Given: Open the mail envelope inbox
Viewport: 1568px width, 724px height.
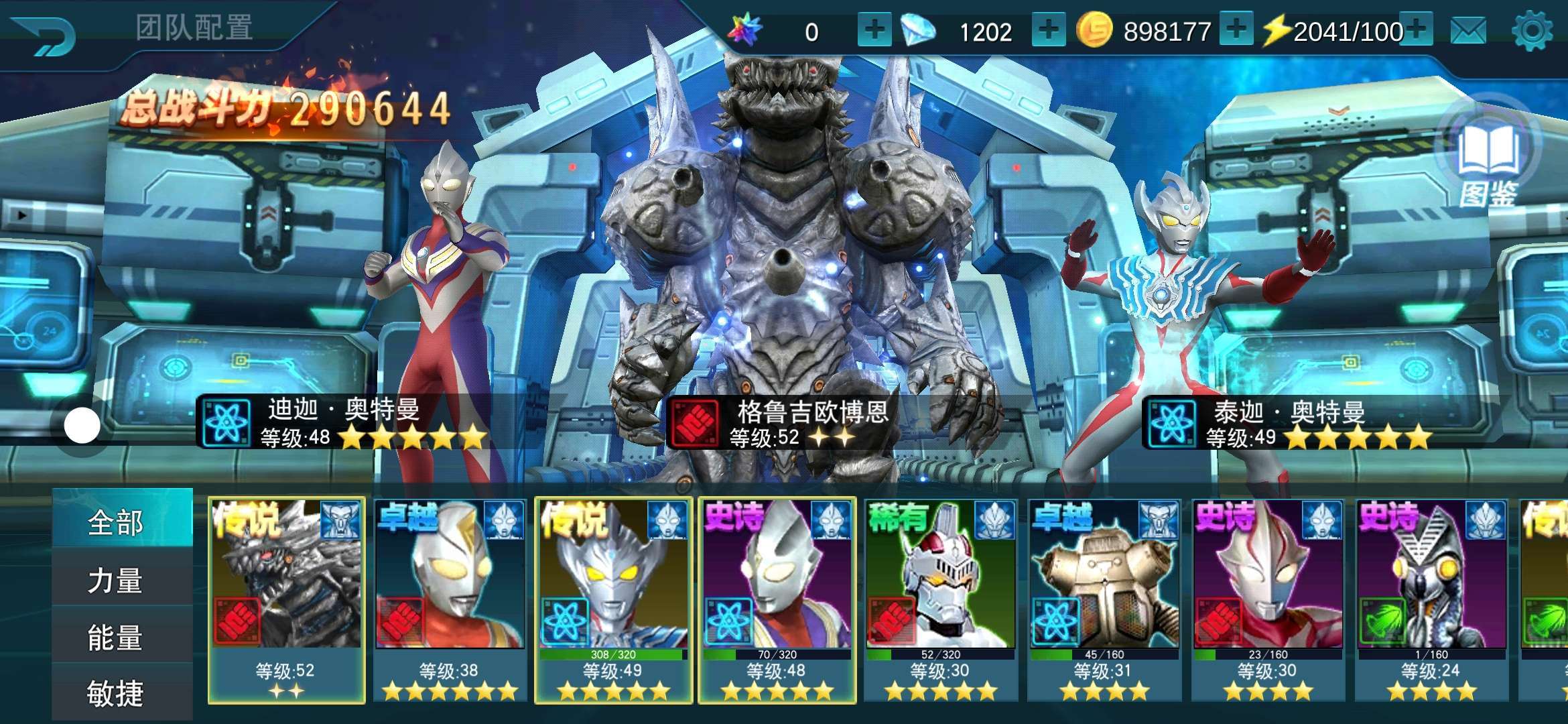Looking at the screenshot, I should pyautogui.click(x=1468, y=31).
